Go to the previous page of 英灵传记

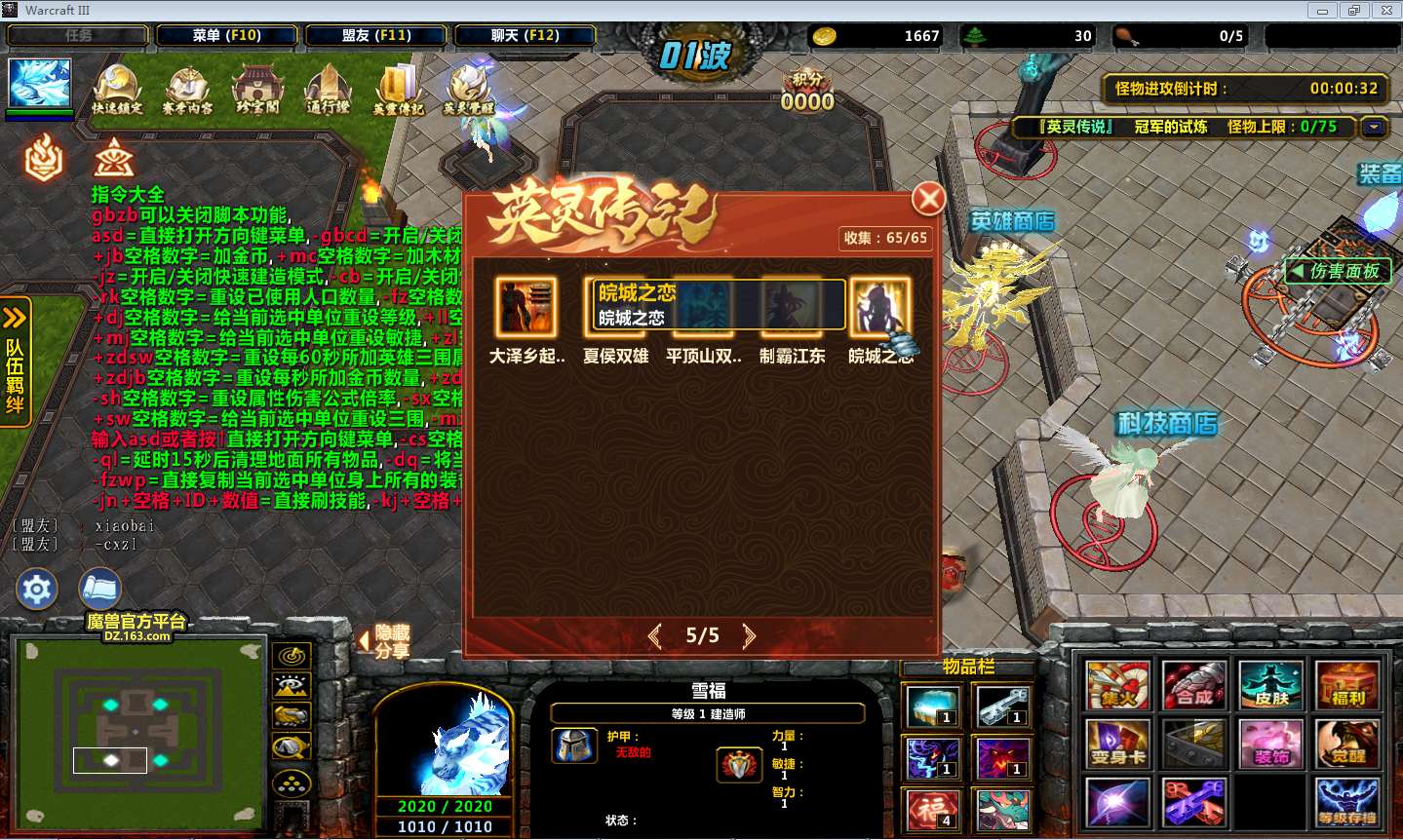(654, 636)
